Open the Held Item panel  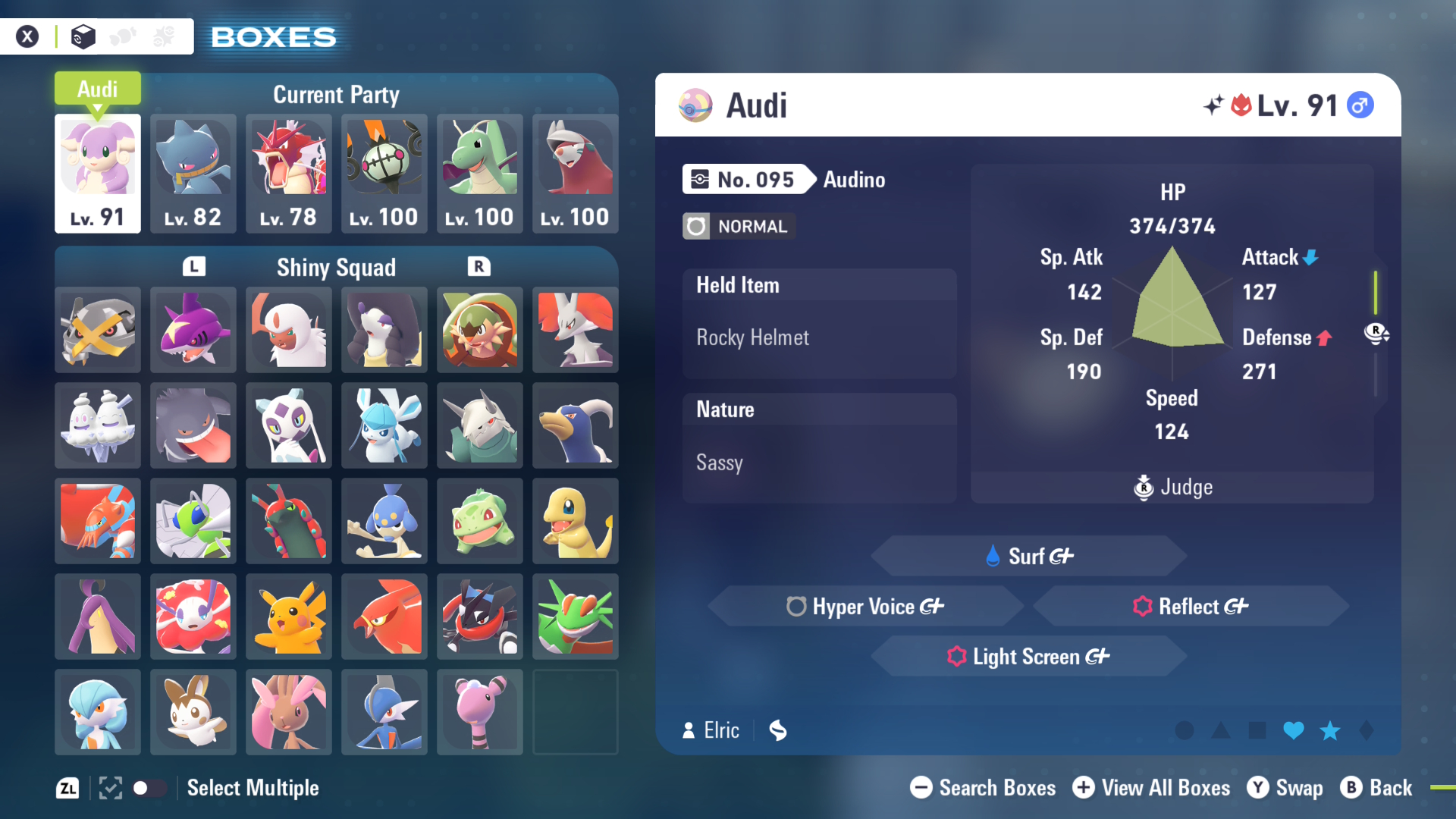click(x=819, y=323)
